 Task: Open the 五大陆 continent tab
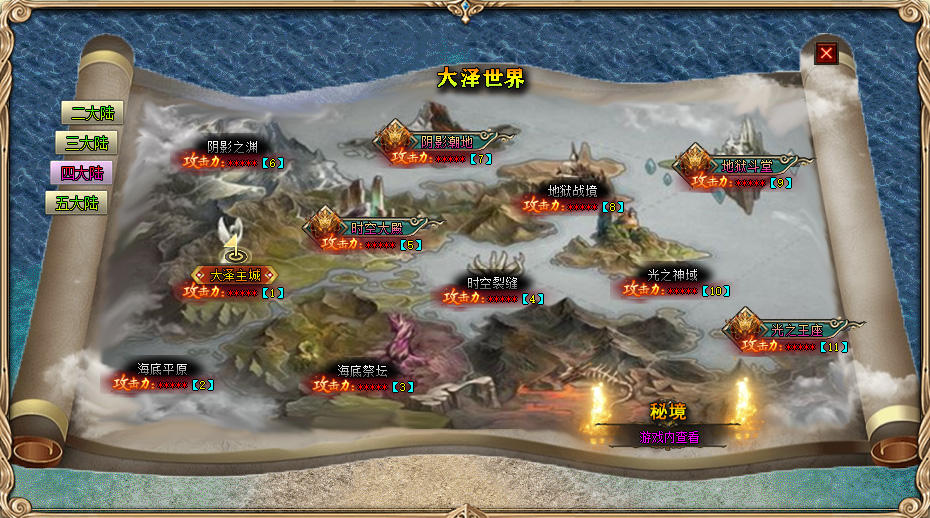coord(77,203)
